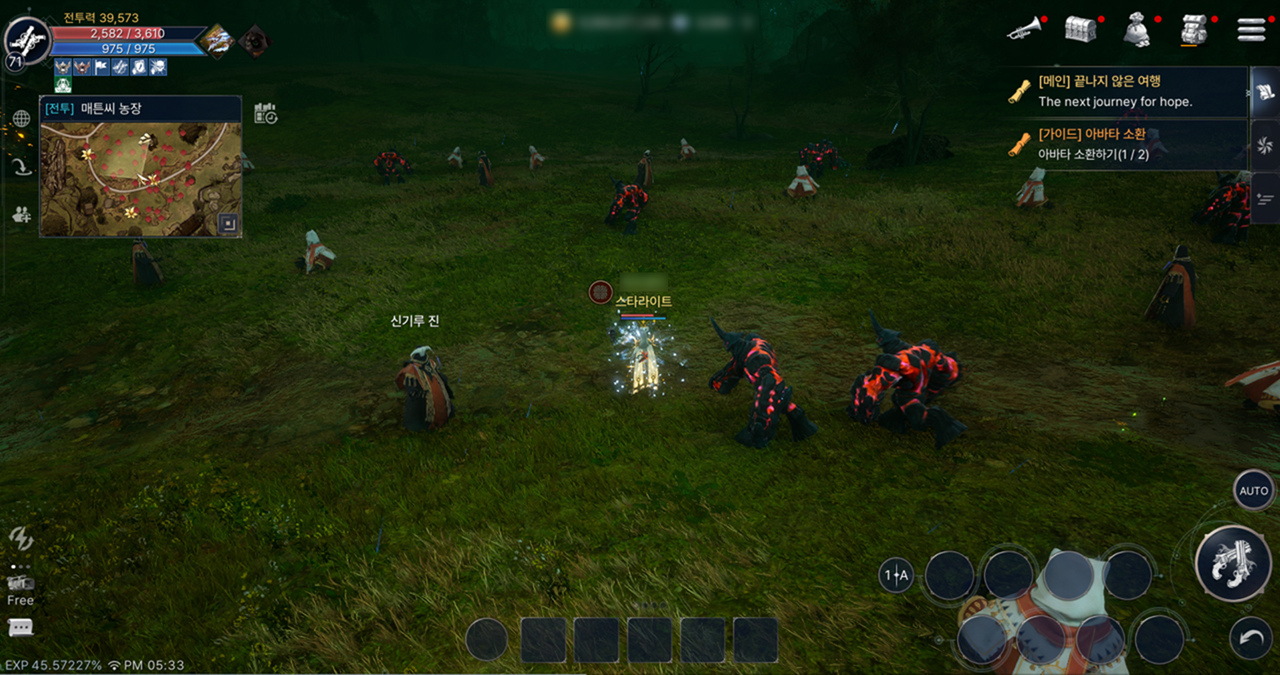This screenshot has height=675, width=1280.
Task: Open the hamburger main menu
Action: [1251, 30]
